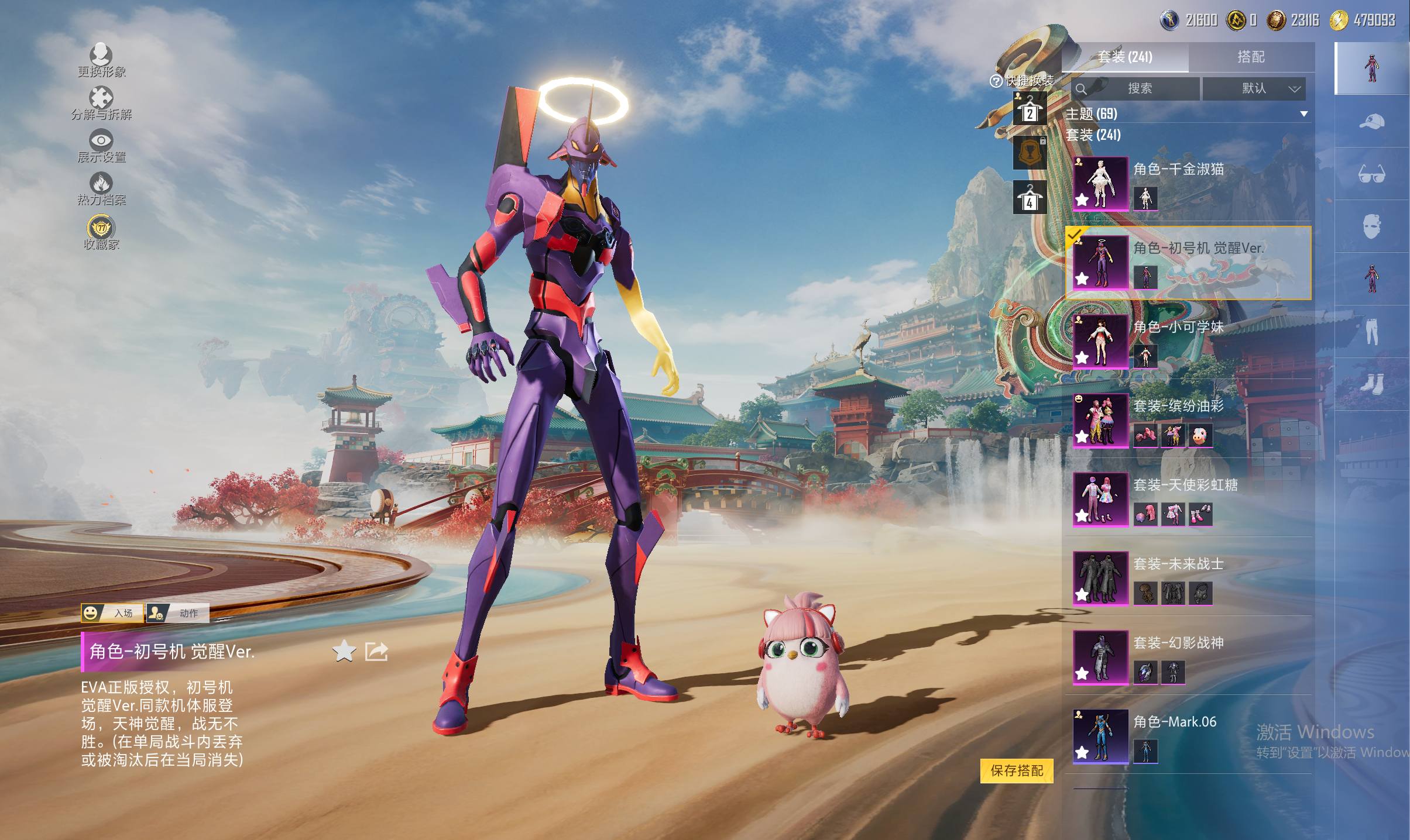This screenshot has width=1410, height=840.
Task: Click the 搜索 search field
Action: pos(1139,88)
